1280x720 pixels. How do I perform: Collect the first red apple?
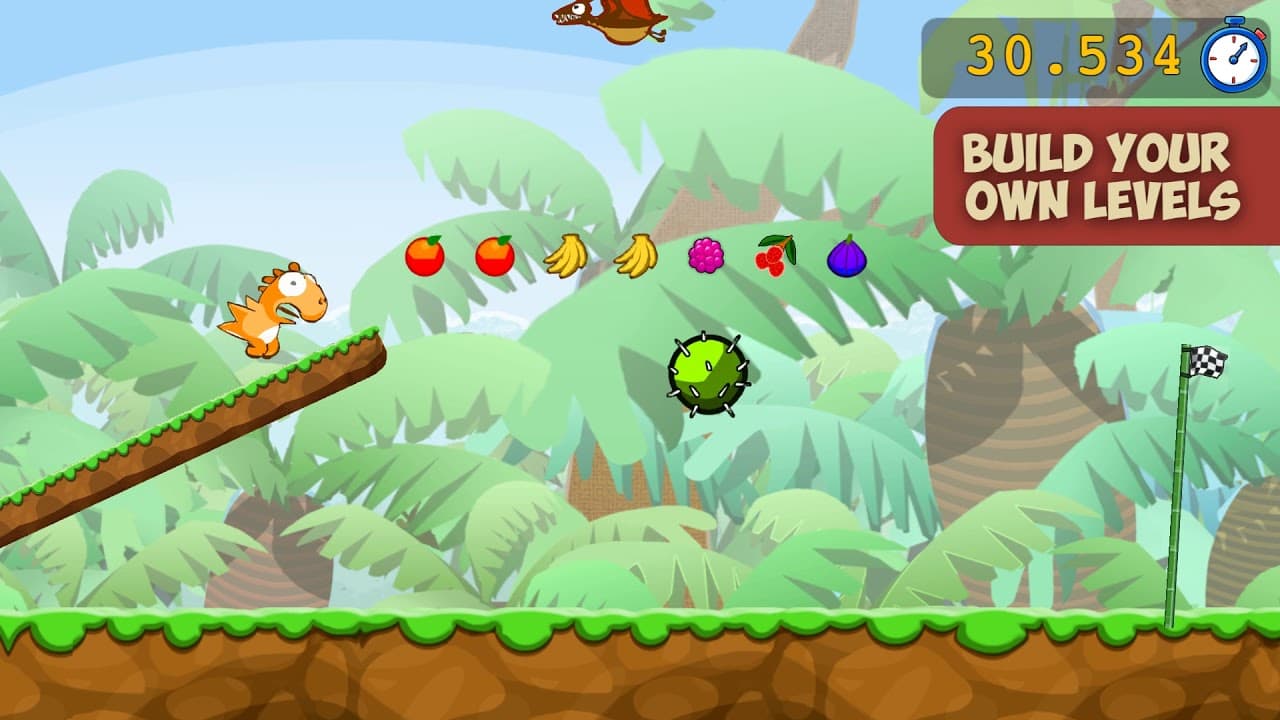(x=424, y=258)
